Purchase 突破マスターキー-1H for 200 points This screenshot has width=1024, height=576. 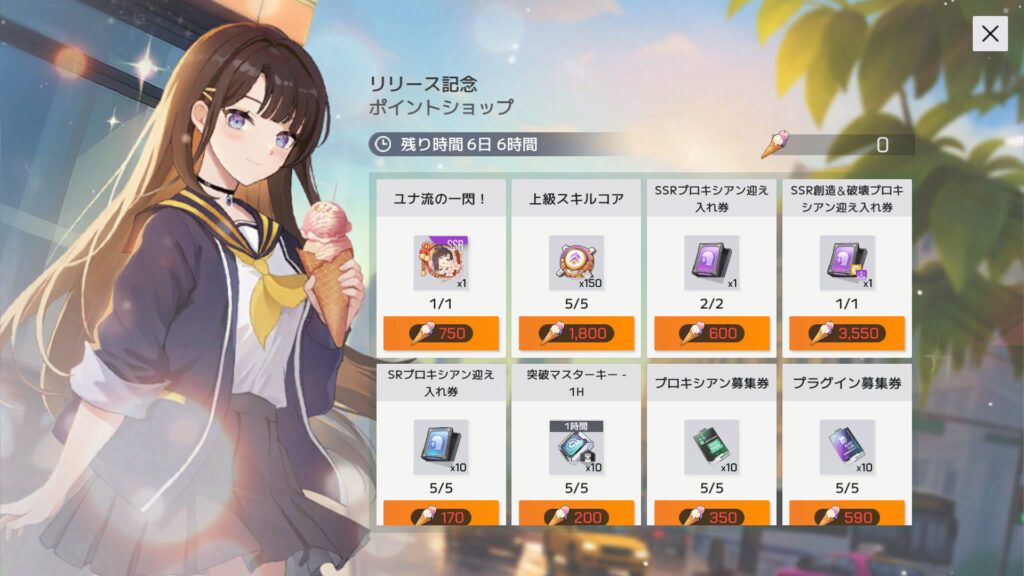576,516
